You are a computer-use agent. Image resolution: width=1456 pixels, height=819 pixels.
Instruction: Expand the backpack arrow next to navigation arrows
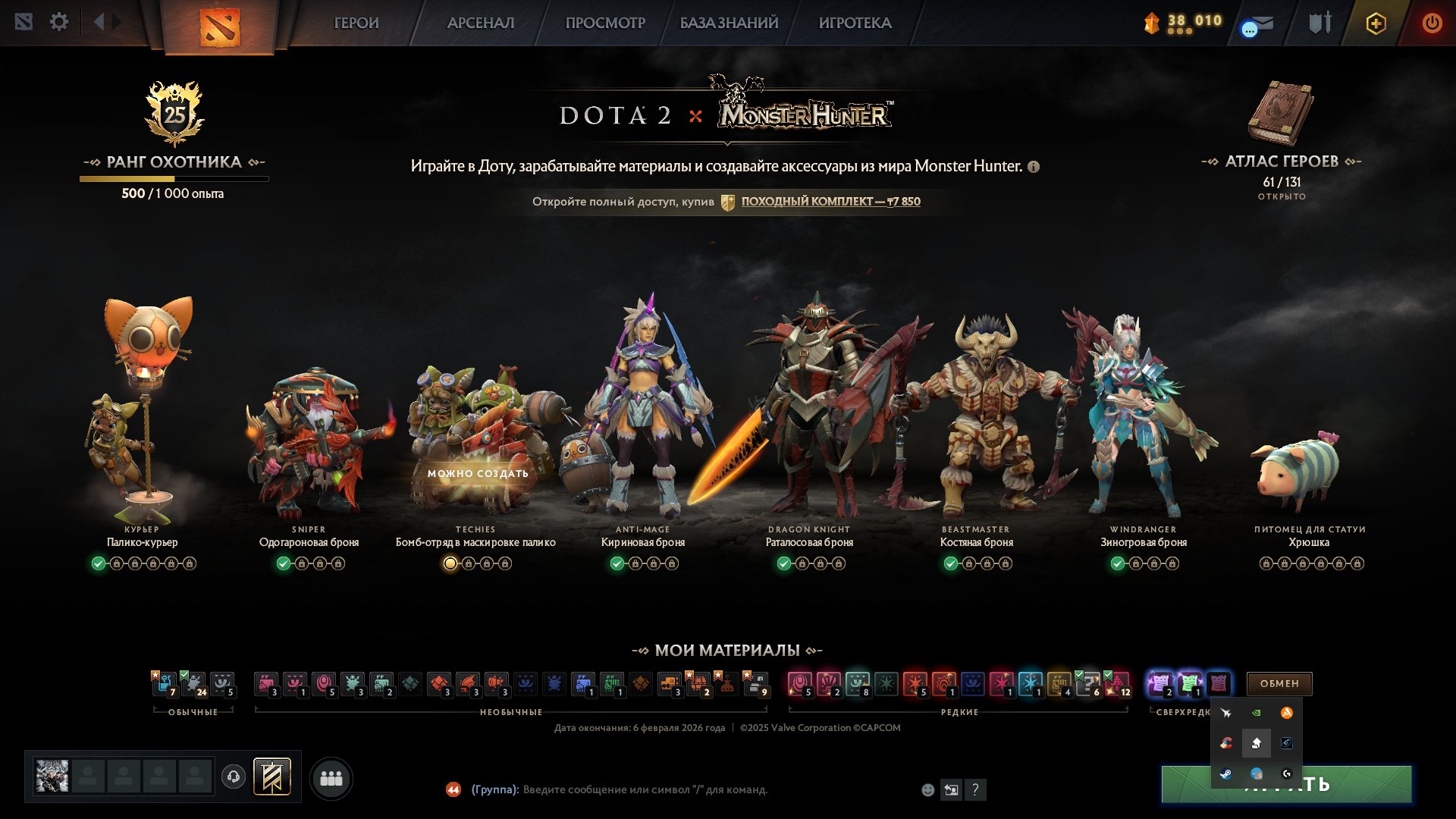115,22
